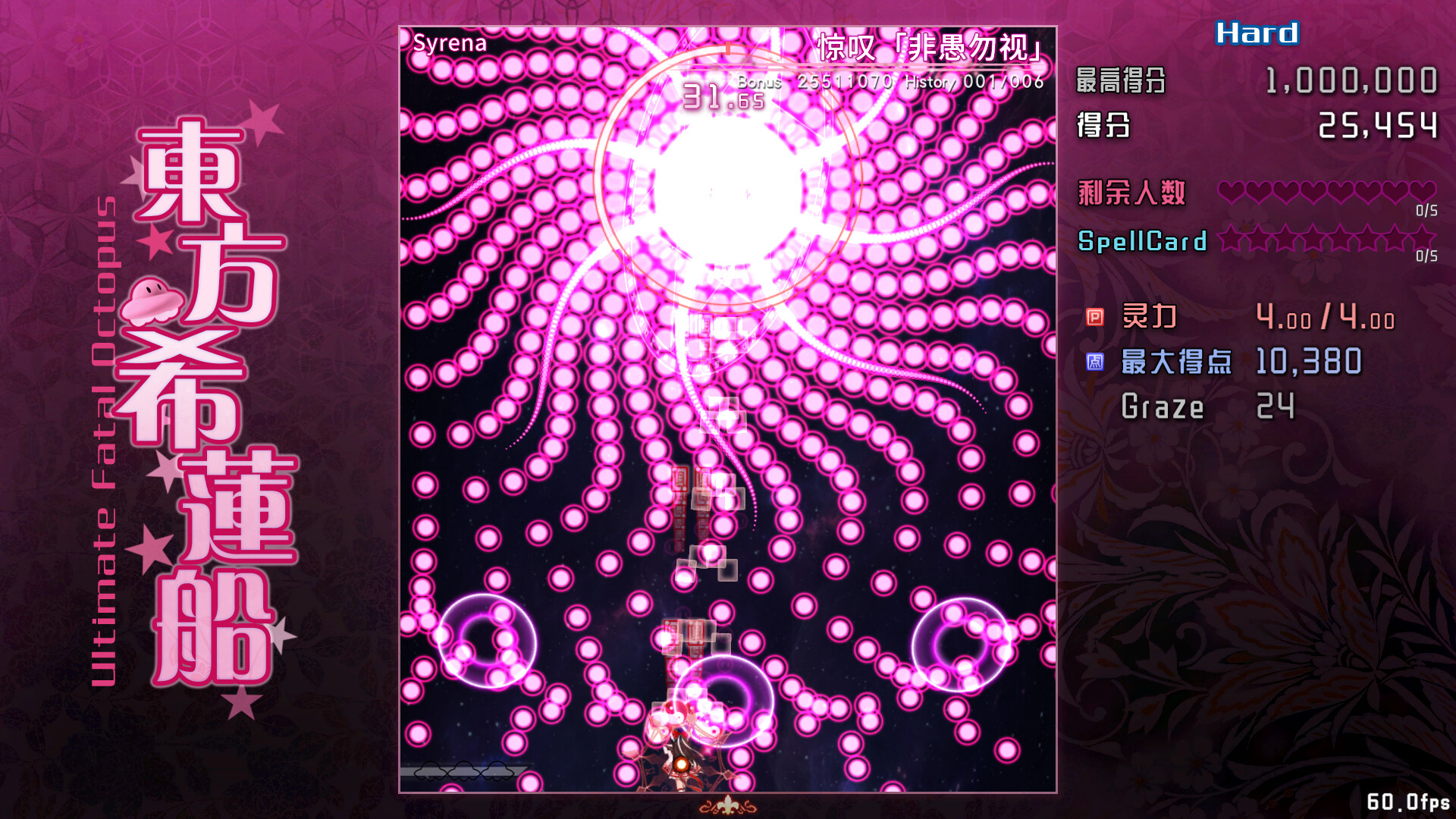Click the middle UFO icon in the bottom gauge
The width and height of the screenshot is (1456, 819).
click(x=465, y=772)
